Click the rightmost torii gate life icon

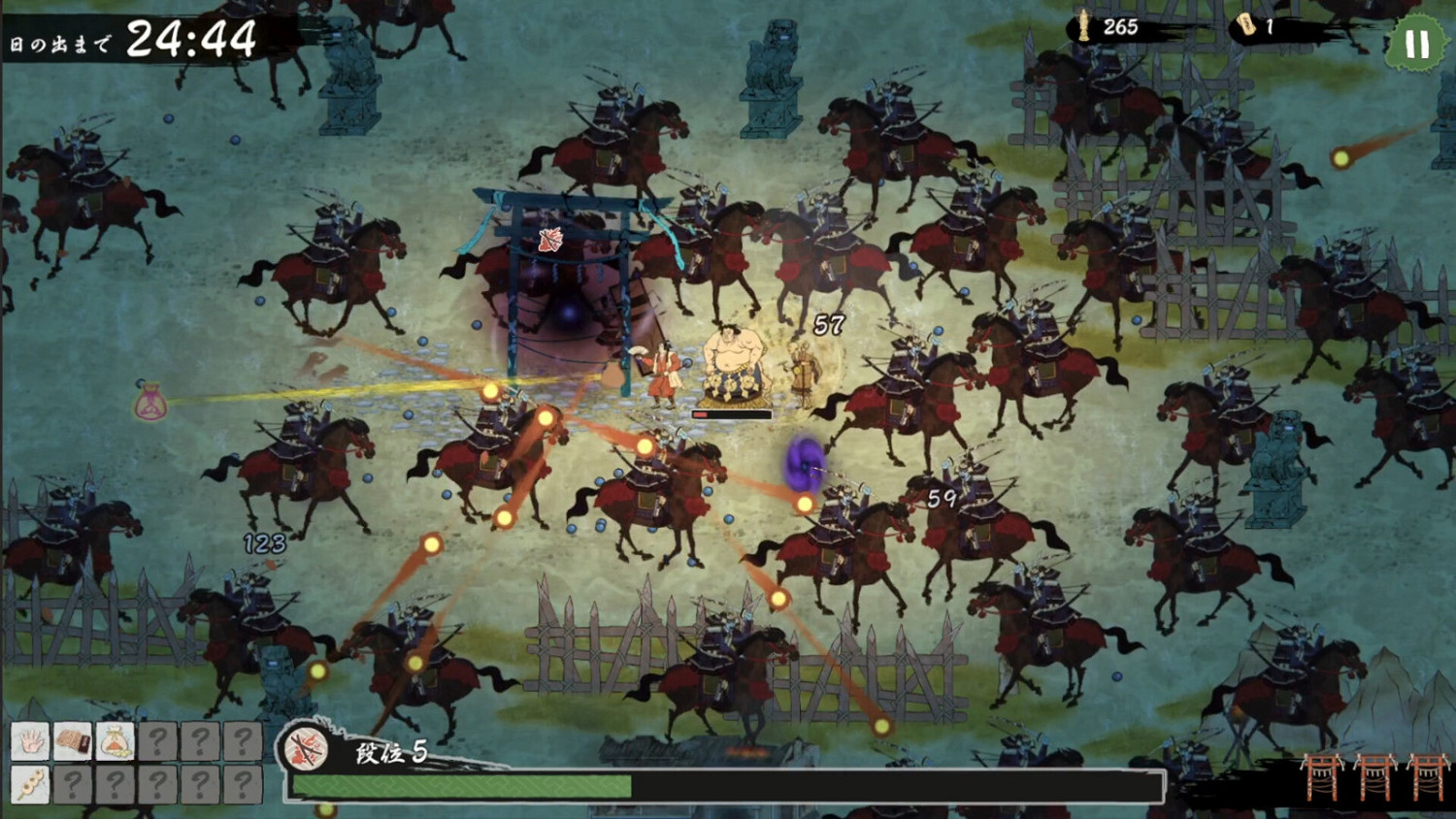pos(1426,776)
